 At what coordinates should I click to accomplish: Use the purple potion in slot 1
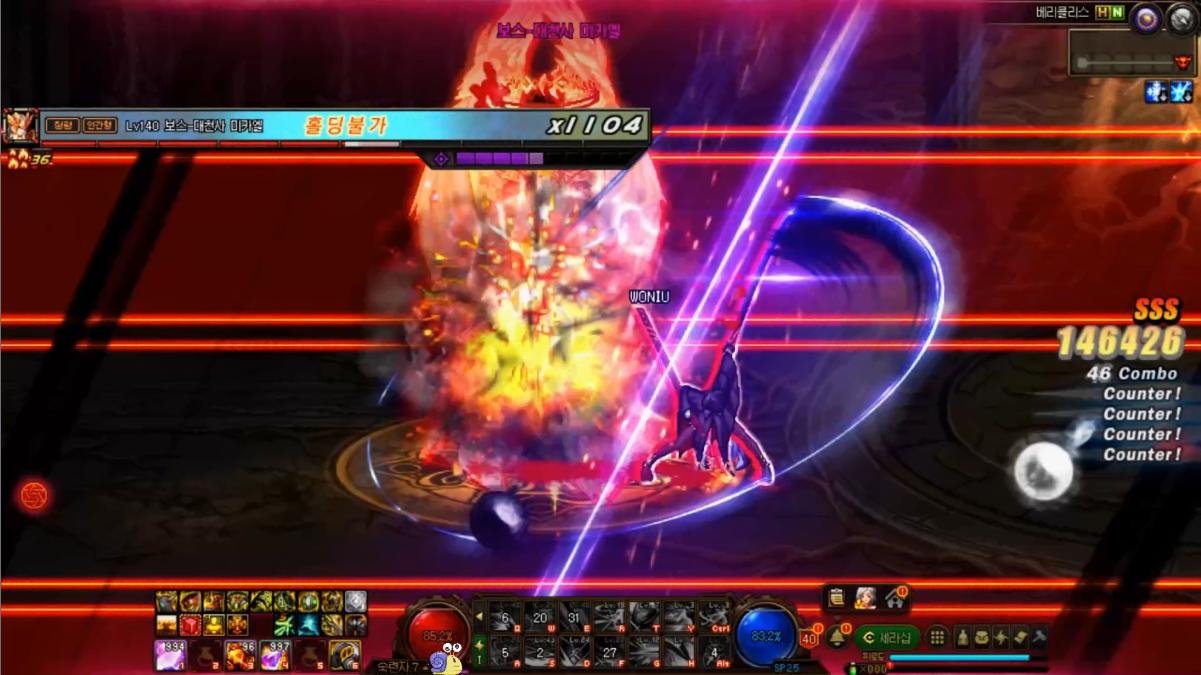[170, 655]
